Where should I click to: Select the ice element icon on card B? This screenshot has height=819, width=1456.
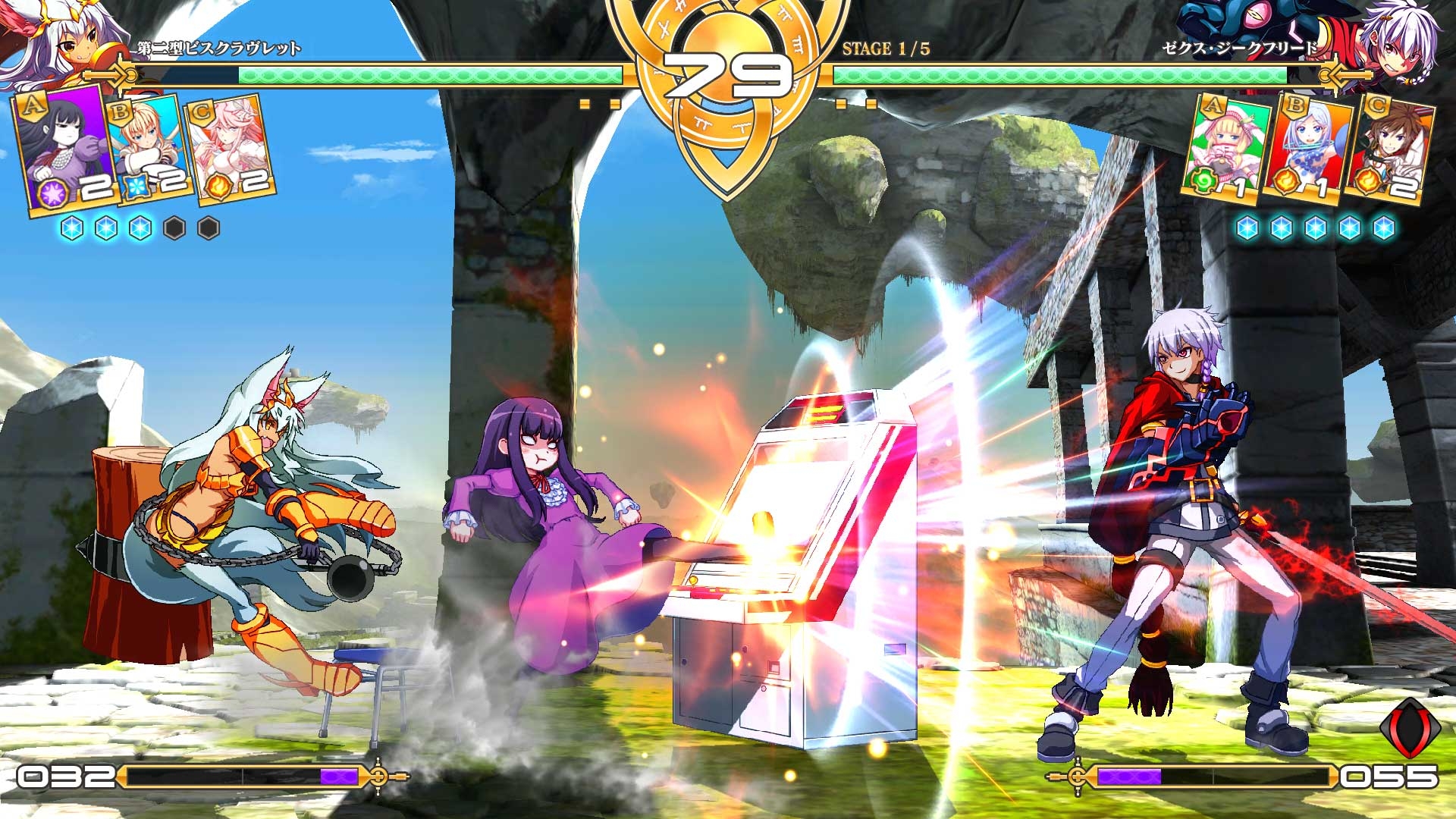[136, 188]
